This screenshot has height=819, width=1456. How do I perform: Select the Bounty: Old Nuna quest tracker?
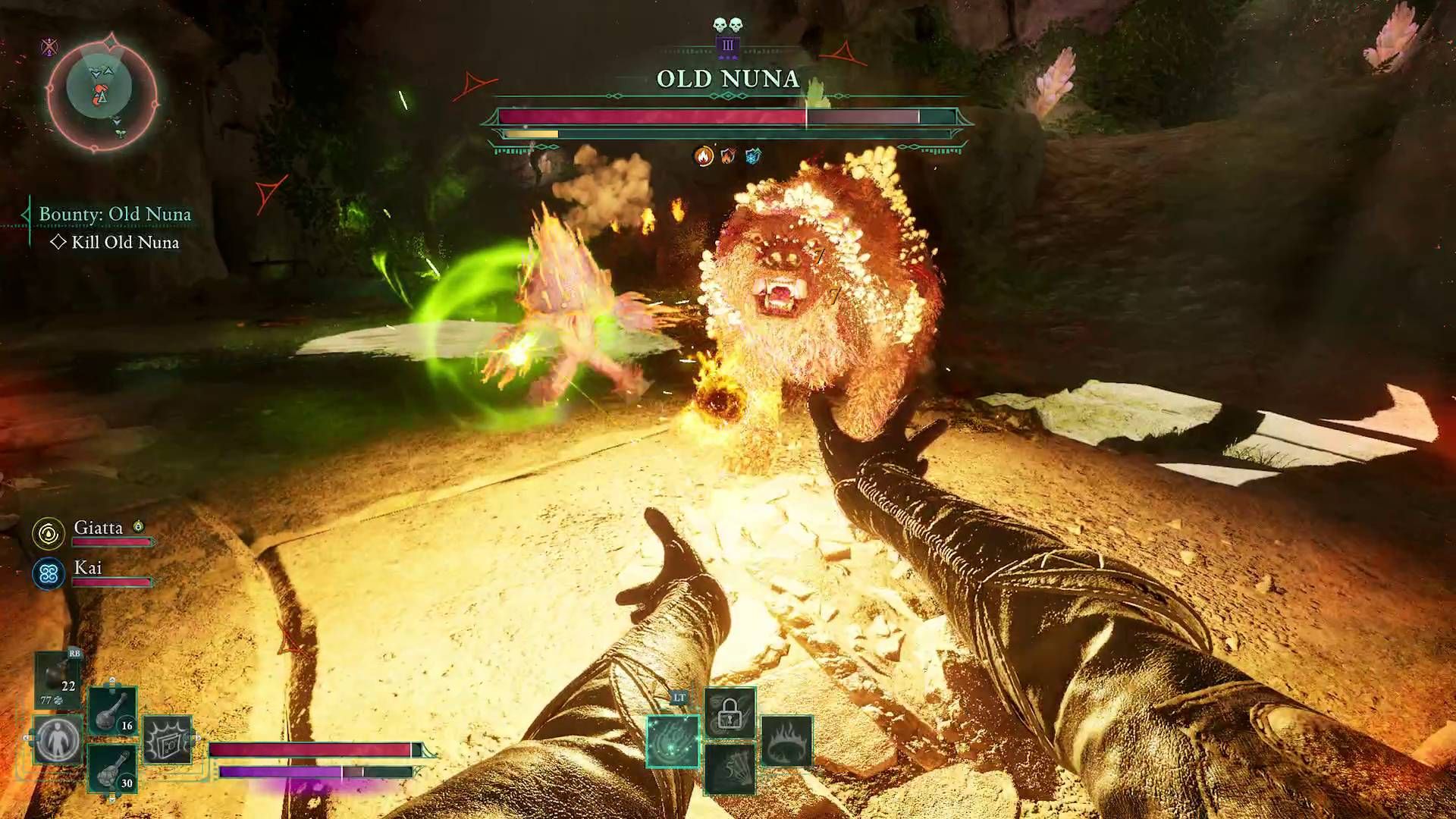coord(115,215)
